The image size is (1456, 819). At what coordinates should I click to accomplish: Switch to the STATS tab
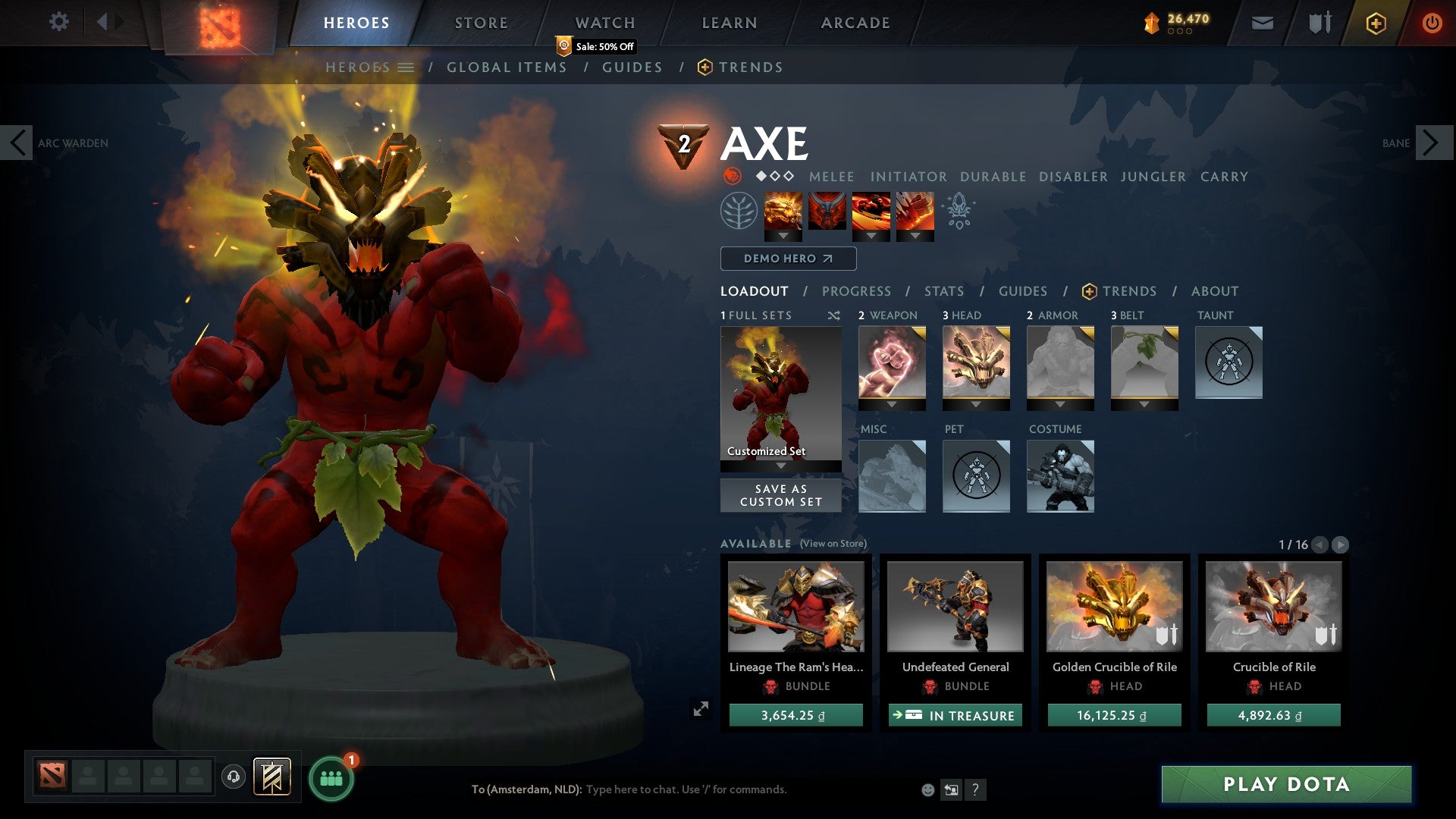[x=943, y=291]
